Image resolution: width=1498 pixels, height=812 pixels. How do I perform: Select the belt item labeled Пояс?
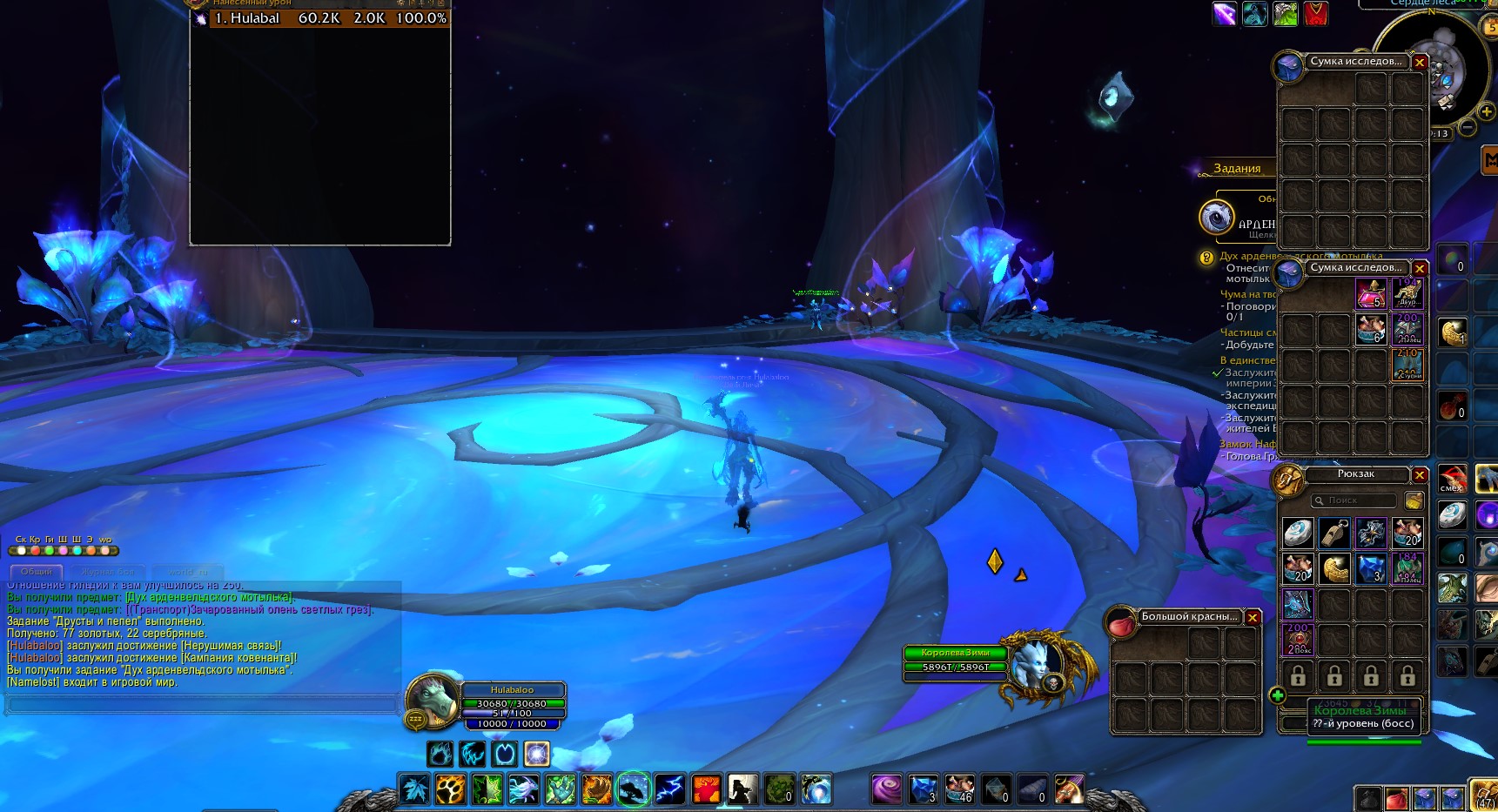click(1298, 640)
